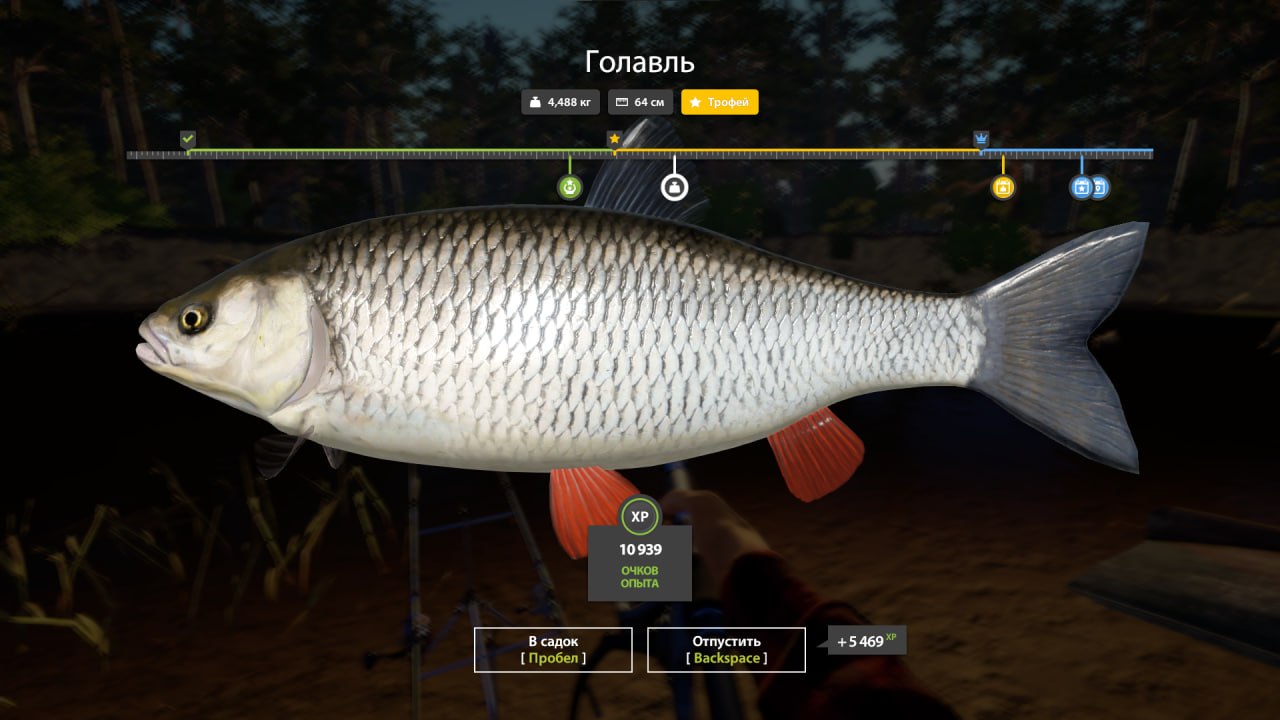
Task: Click the 10 939 очков опыта panel
Action: (x=640, y=563)
